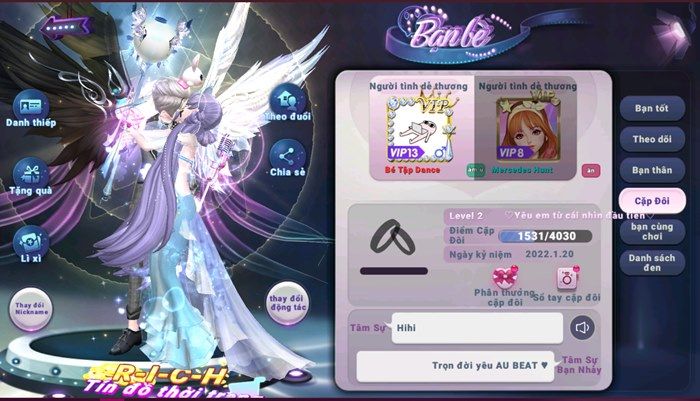Open the bạn cùng chơi tab
Image resolution: width=700 pixels, height=401 pixels.
(651, 232)
